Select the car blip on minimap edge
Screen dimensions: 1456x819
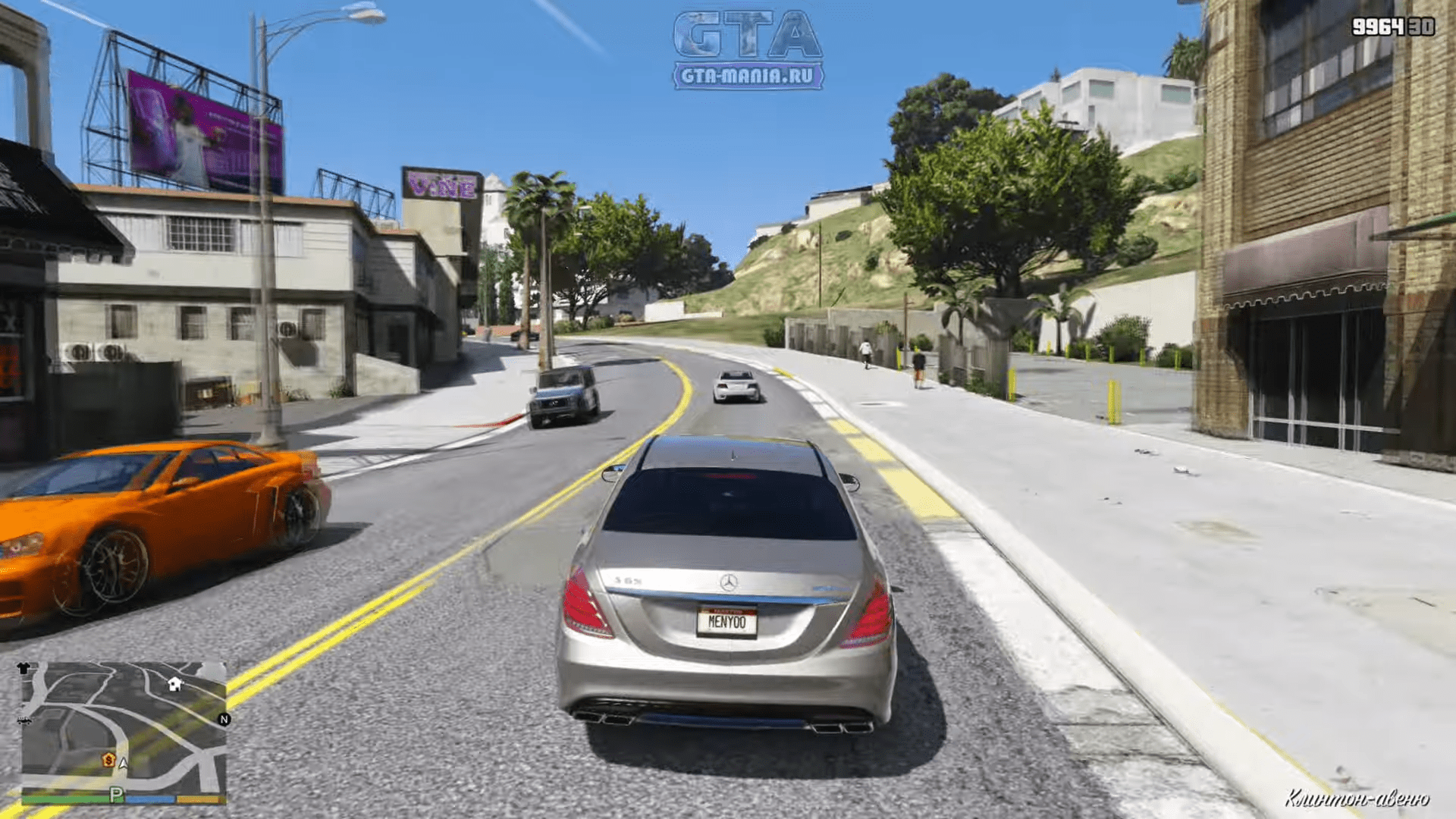pyautogui.click(x=24, y=720)
